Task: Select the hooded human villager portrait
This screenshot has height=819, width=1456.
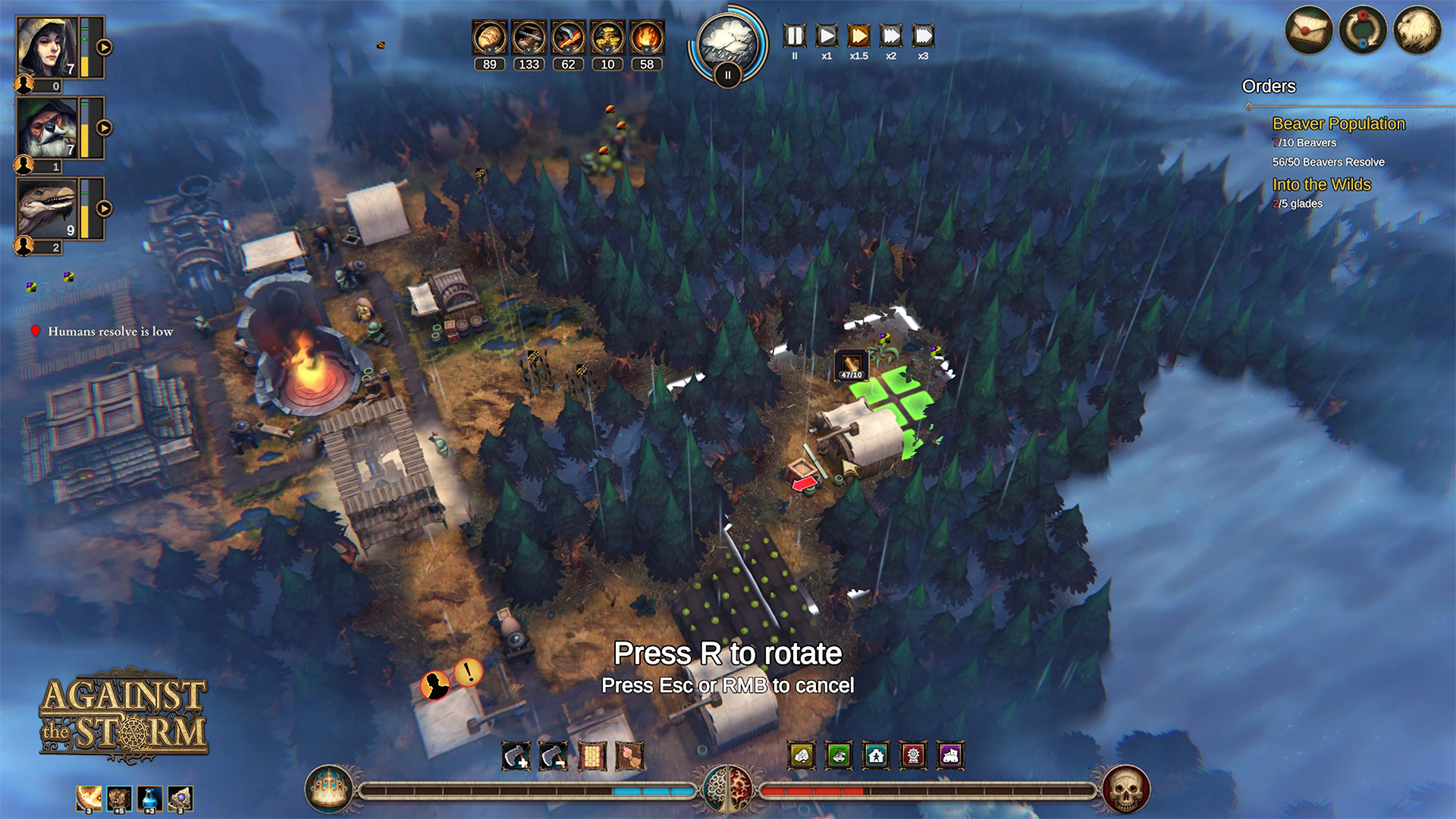Action: (47, 47)
